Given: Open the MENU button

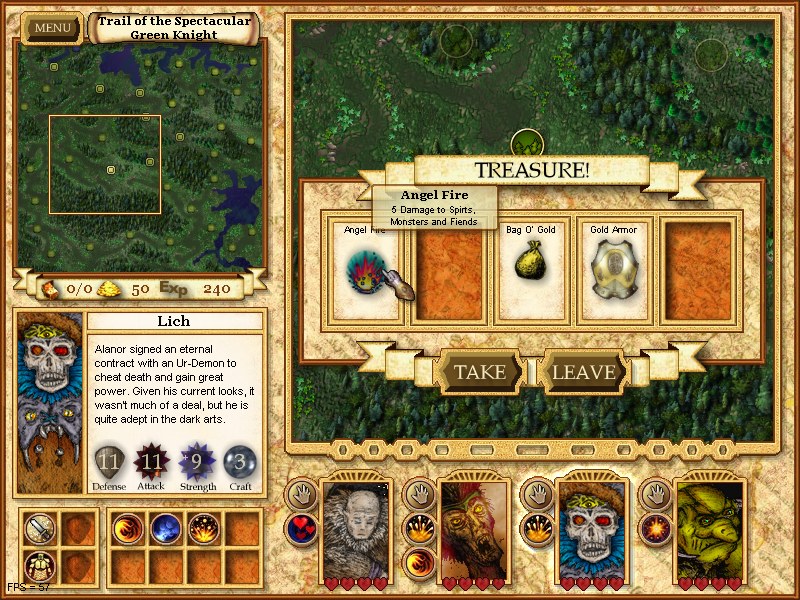Looking at the screenshot, I should 52,27.
